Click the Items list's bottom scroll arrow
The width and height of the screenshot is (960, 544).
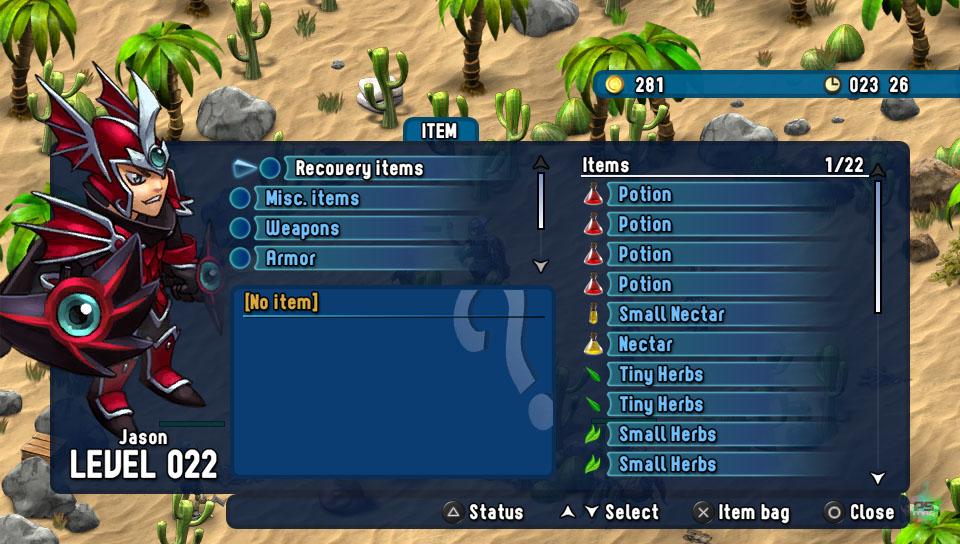pos(878,478)
